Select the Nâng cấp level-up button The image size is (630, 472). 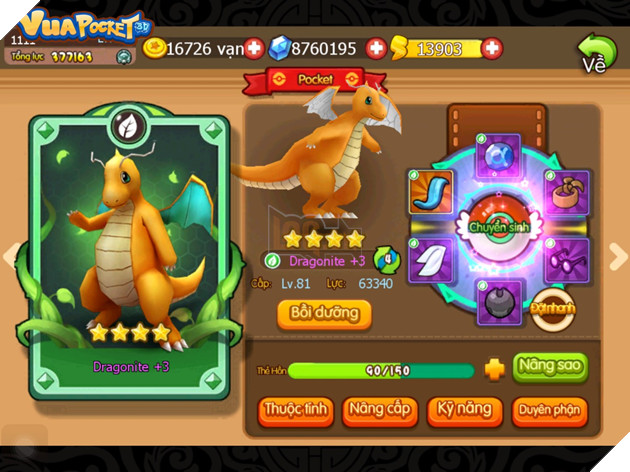point(380,410)
